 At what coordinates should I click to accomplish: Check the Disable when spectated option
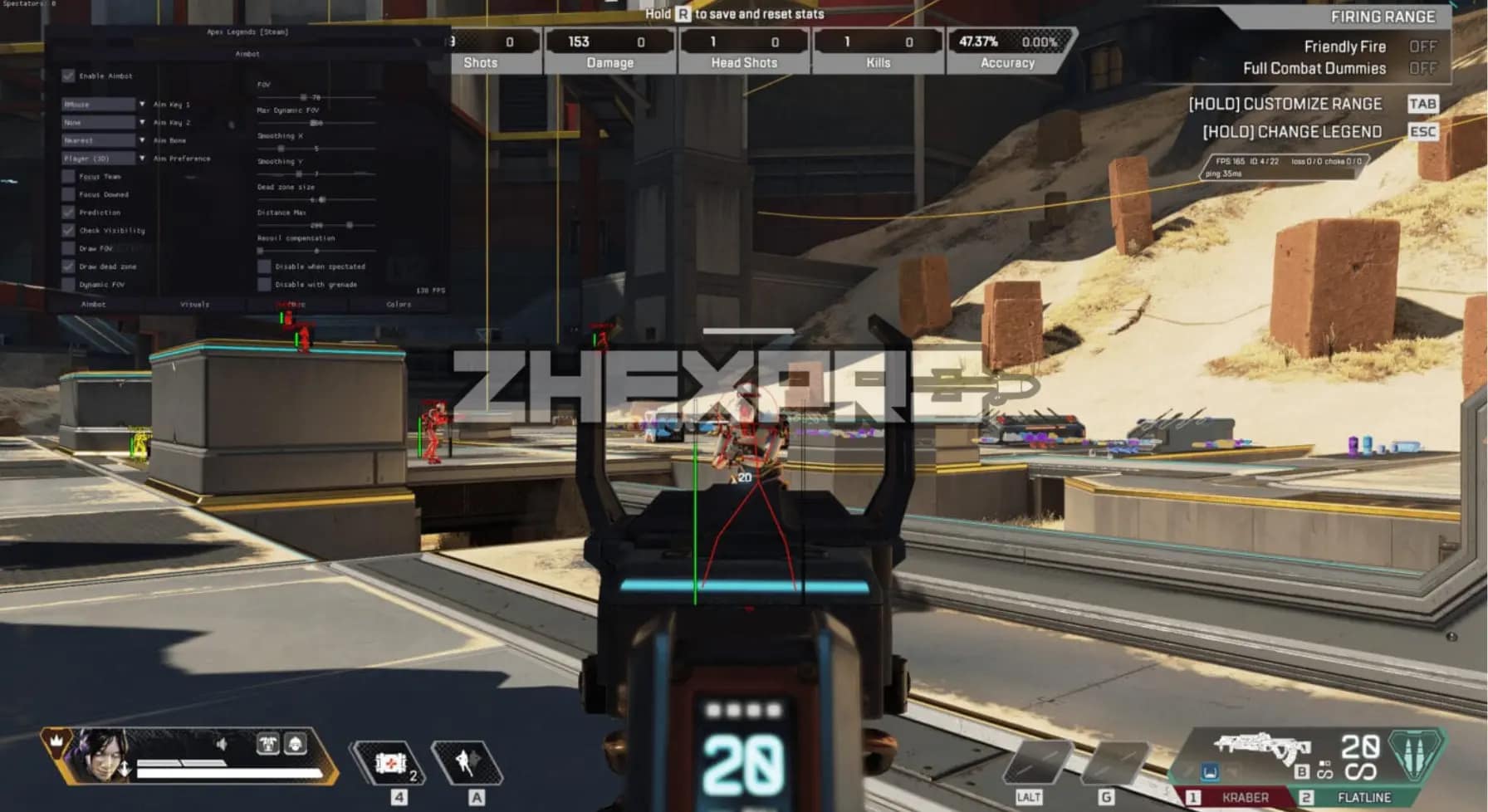(x=265, y=266)
